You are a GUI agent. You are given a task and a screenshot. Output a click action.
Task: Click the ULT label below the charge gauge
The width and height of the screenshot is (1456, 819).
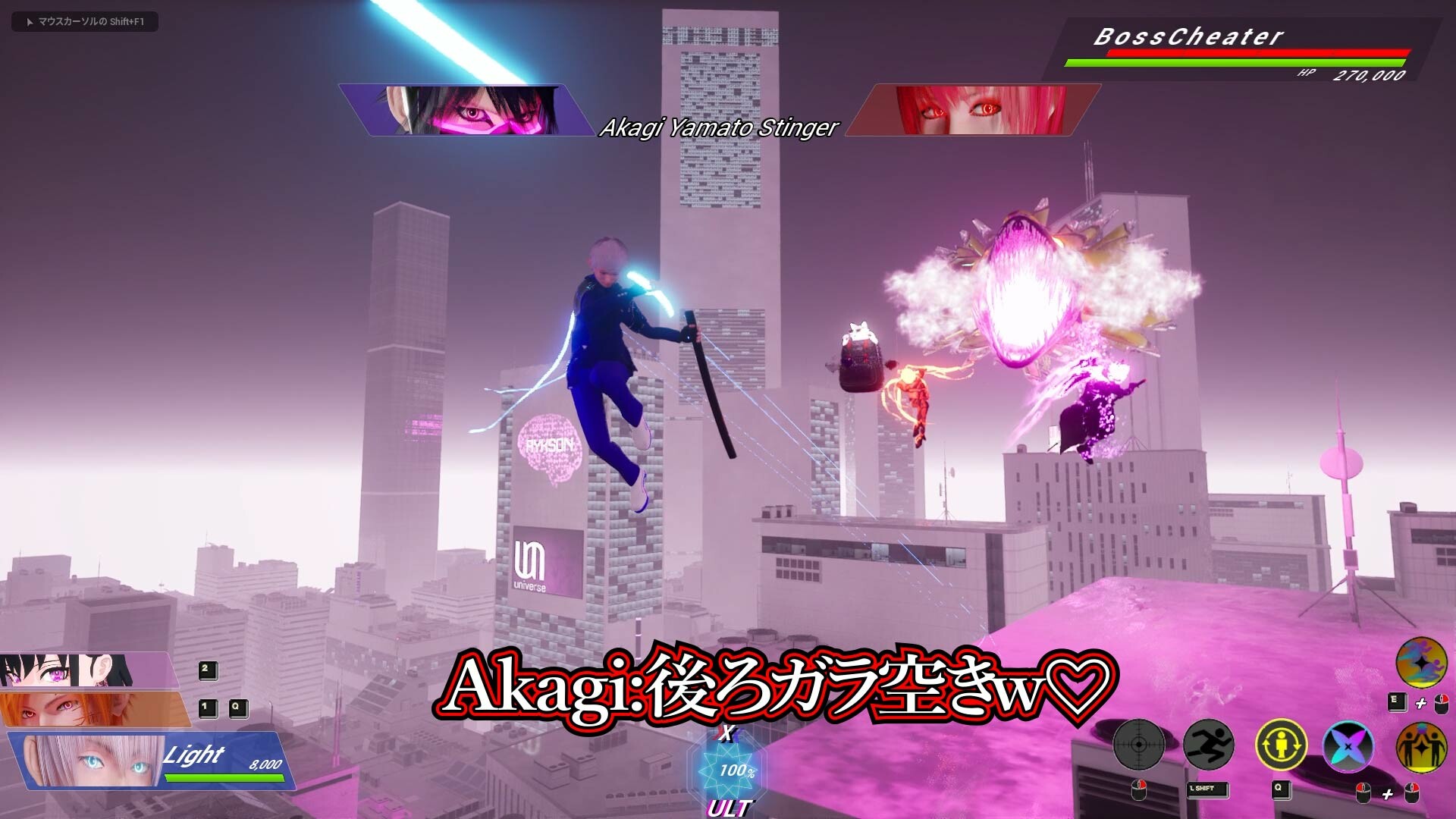730,806
